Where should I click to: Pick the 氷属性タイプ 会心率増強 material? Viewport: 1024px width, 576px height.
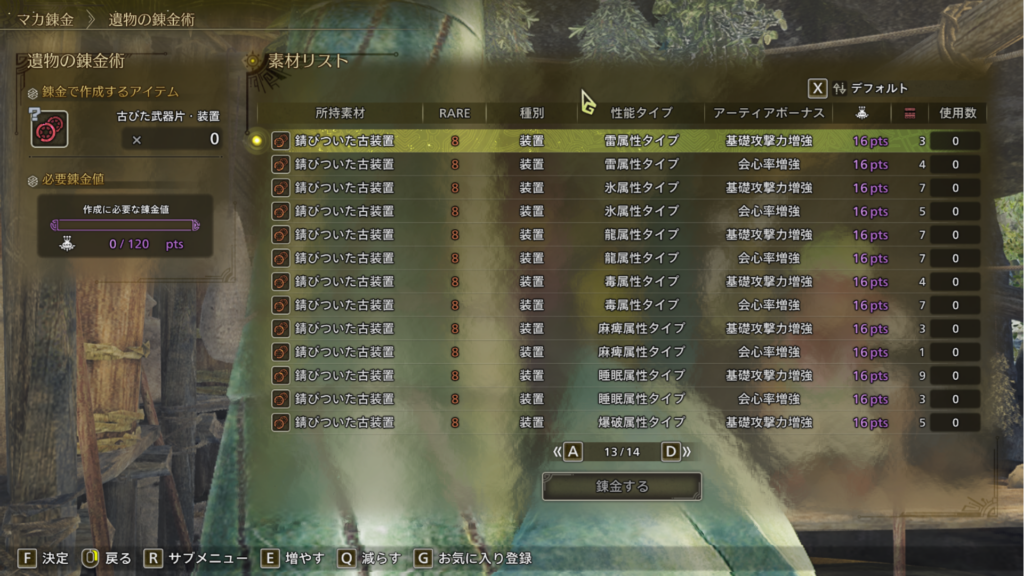click(620, 211)
